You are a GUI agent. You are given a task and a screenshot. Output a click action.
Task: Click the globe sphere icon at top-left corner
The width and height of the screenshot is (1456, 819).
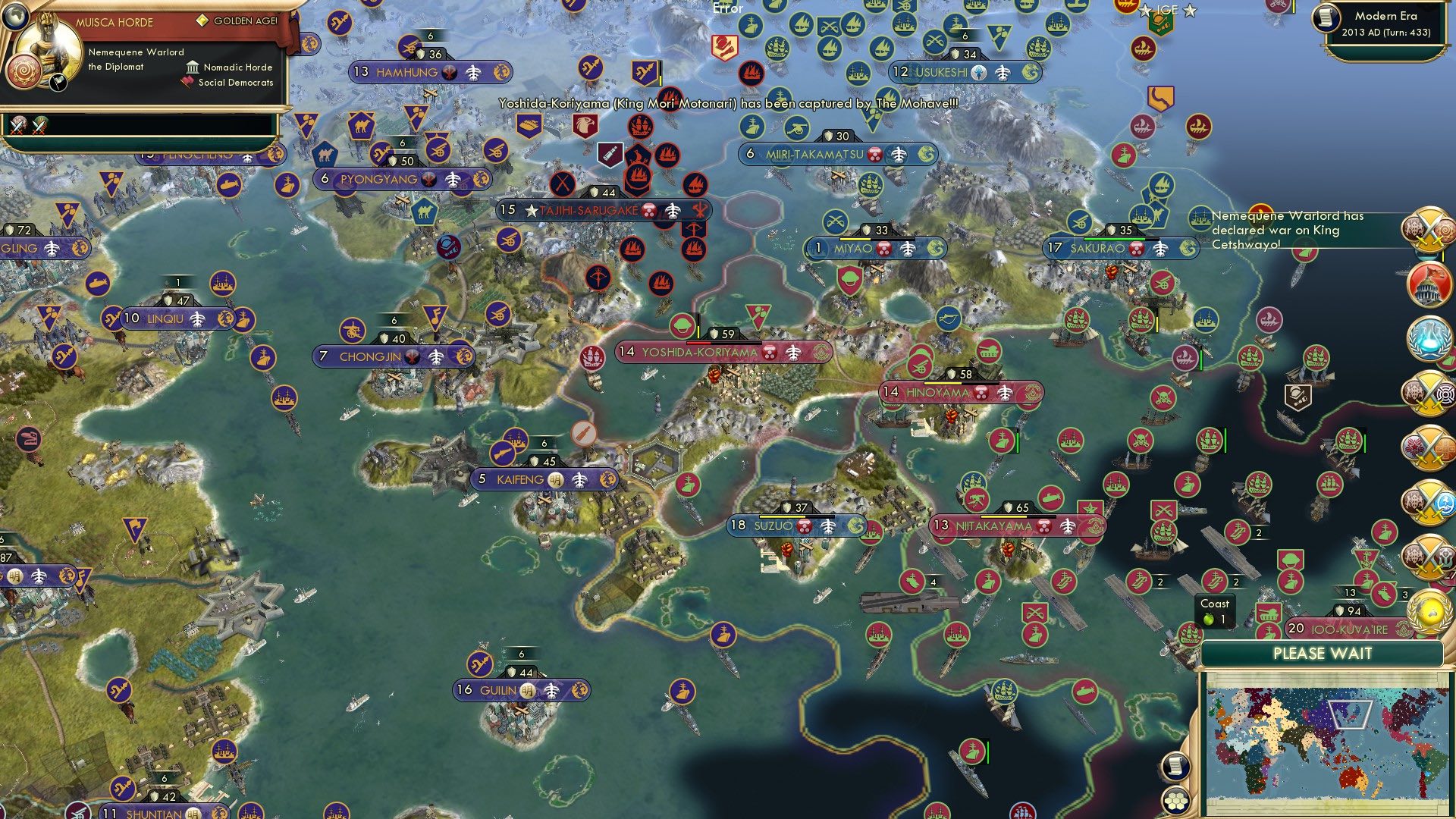pos(15,17)
